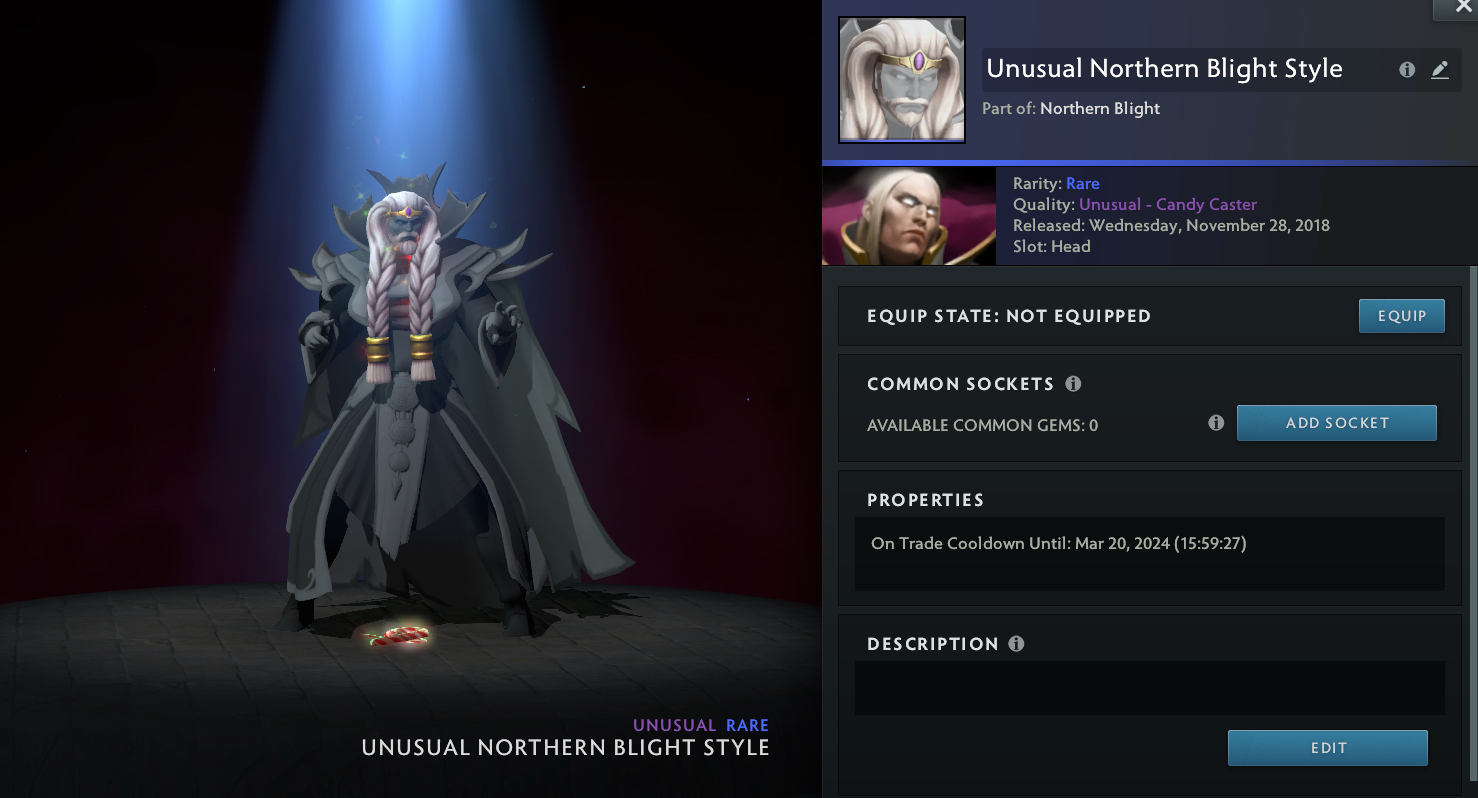Image resolution: width=1478 pixels, height=798 pixels.
Task: Open the Common Sockets info tooltip
Action: coord(1073,384)
